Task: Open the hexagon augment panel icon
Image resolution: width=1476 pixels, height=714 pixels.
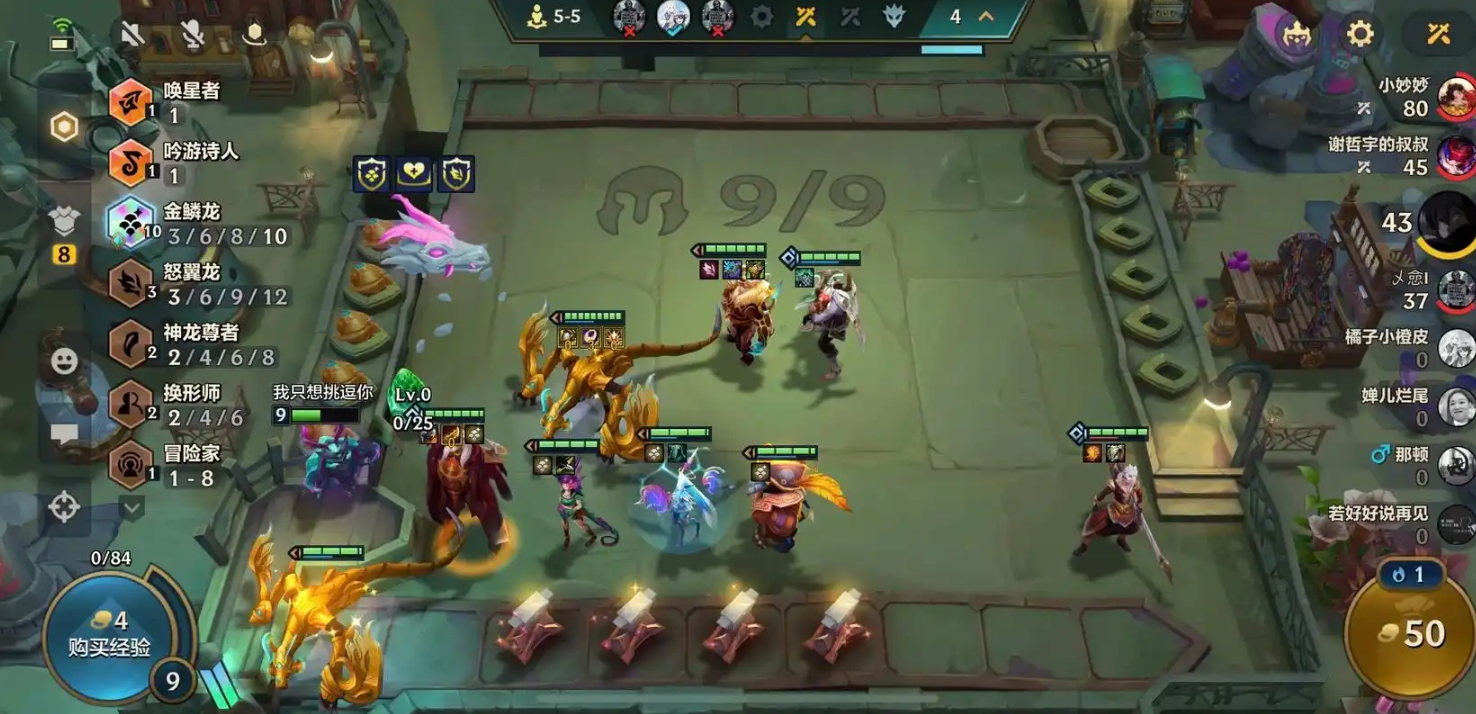Action: (64, 127)
